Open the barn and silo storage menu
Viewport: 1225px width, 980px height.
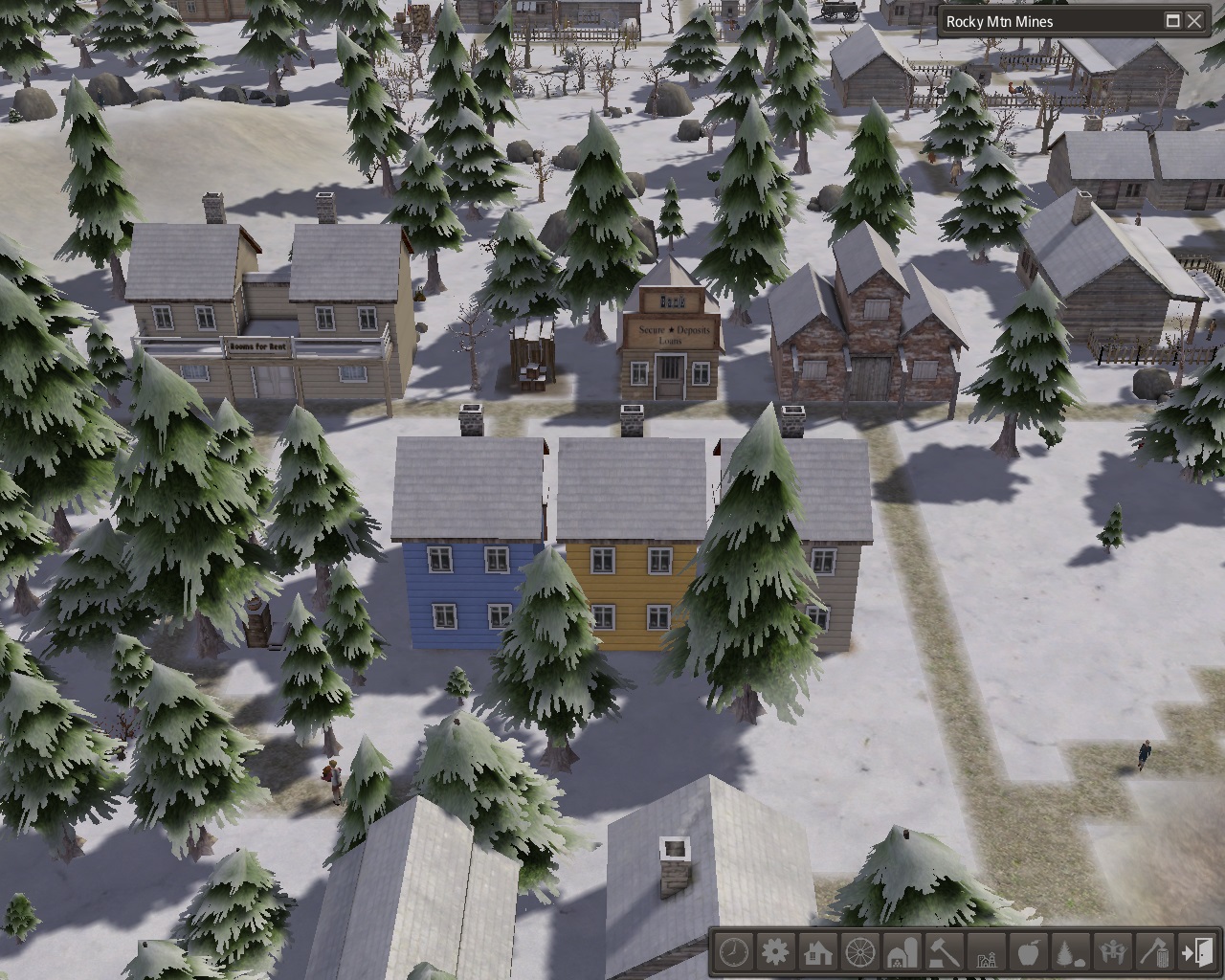902,952
